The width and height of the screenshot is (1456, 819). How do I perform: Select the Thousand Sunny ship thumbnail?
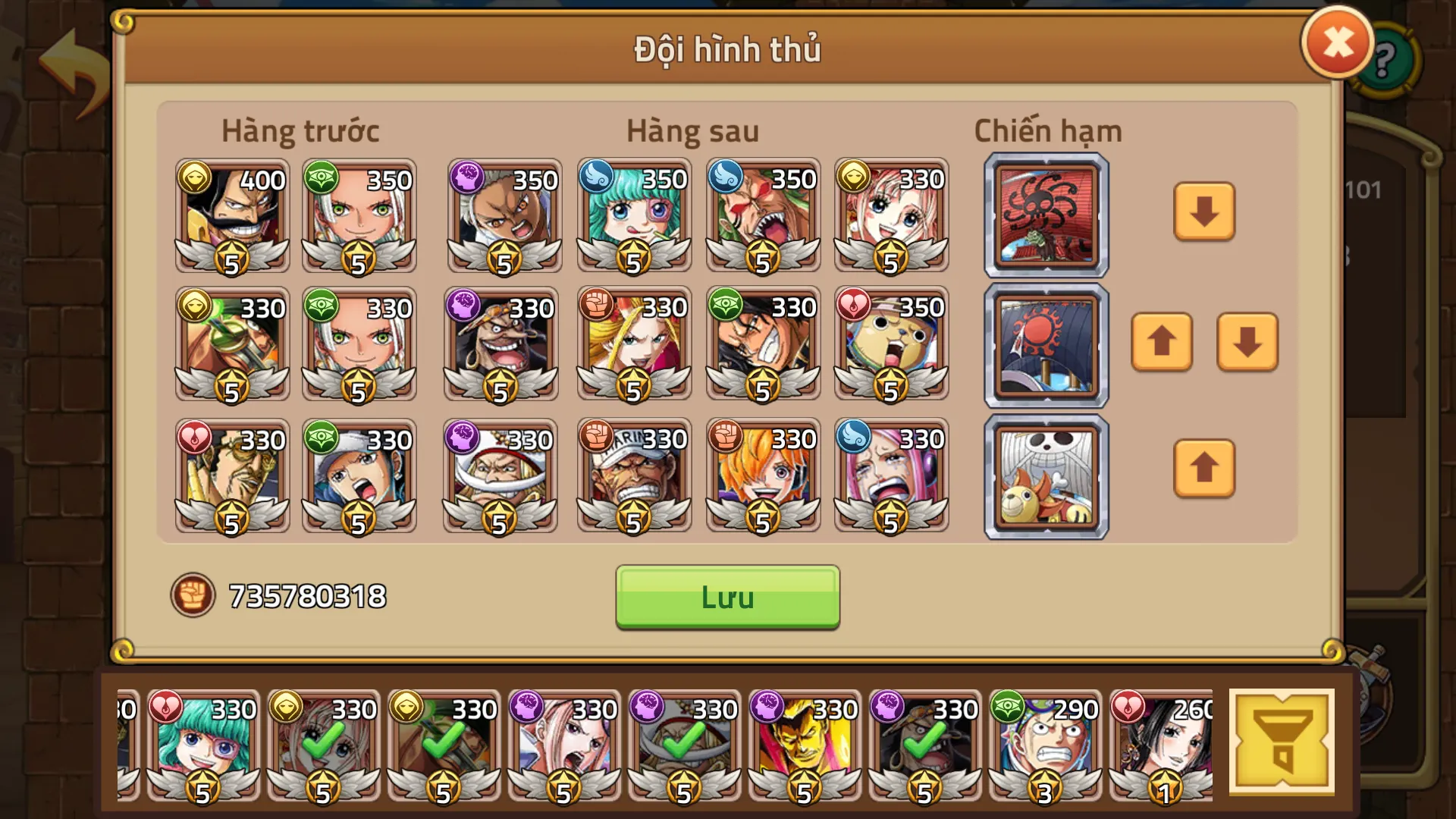(x=1046, y=476)
